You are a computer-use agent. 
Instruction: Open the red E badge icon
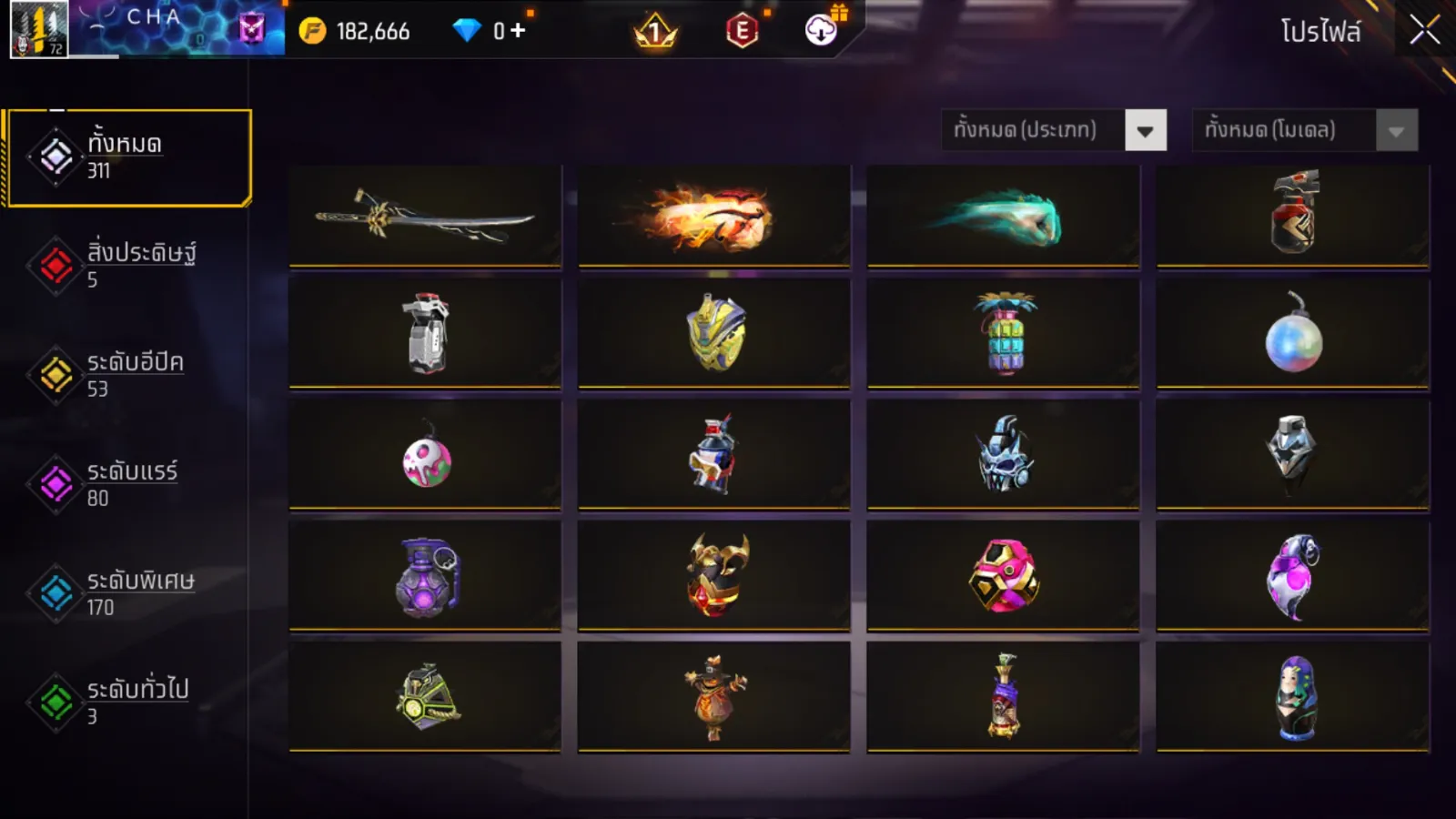pyautogui.click(x=743, y=32)
